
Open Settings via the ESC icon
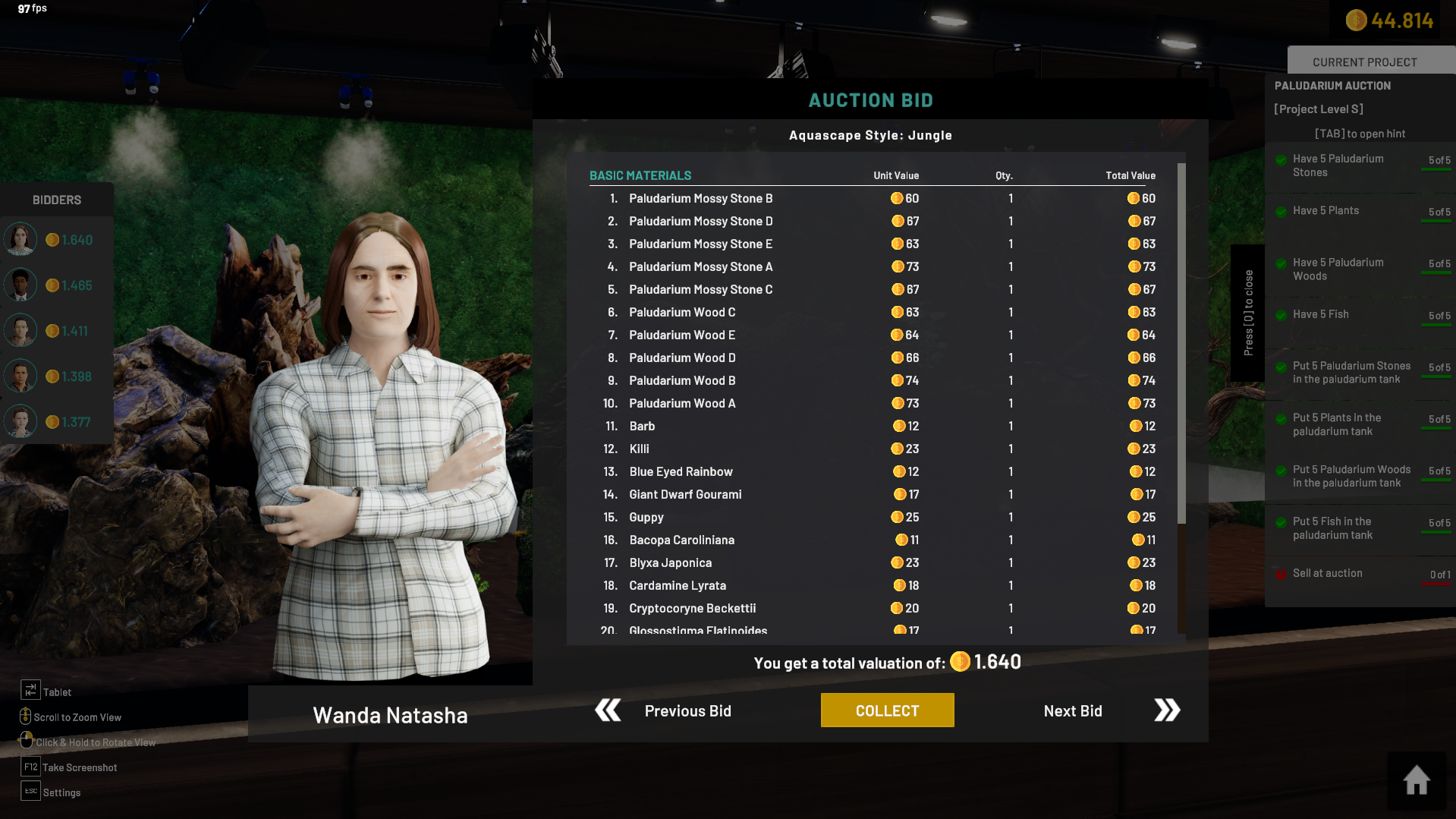click(x=30, y=791)
